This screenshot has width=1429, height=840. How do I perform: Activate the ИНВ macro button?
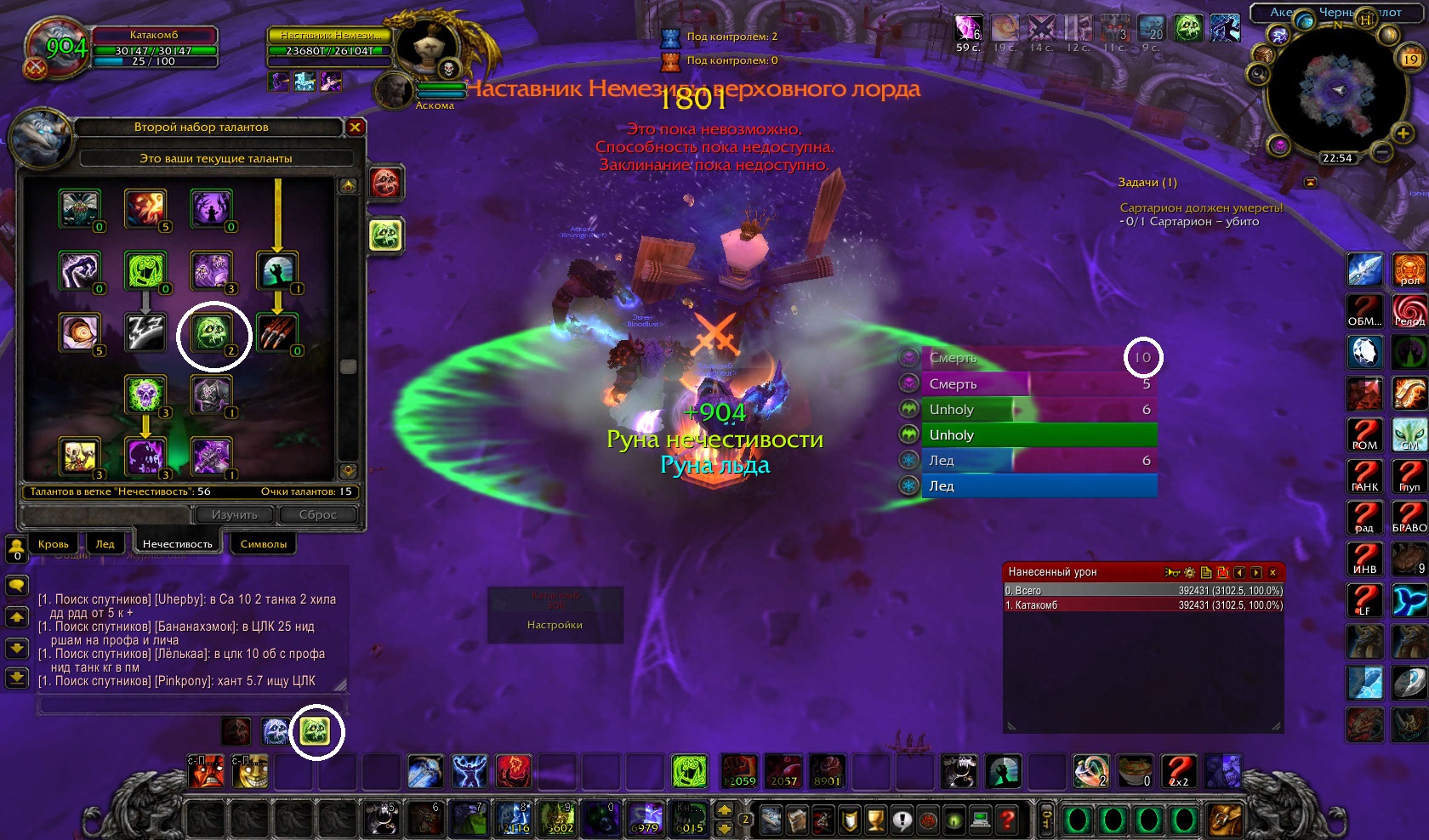(1364, 559)
